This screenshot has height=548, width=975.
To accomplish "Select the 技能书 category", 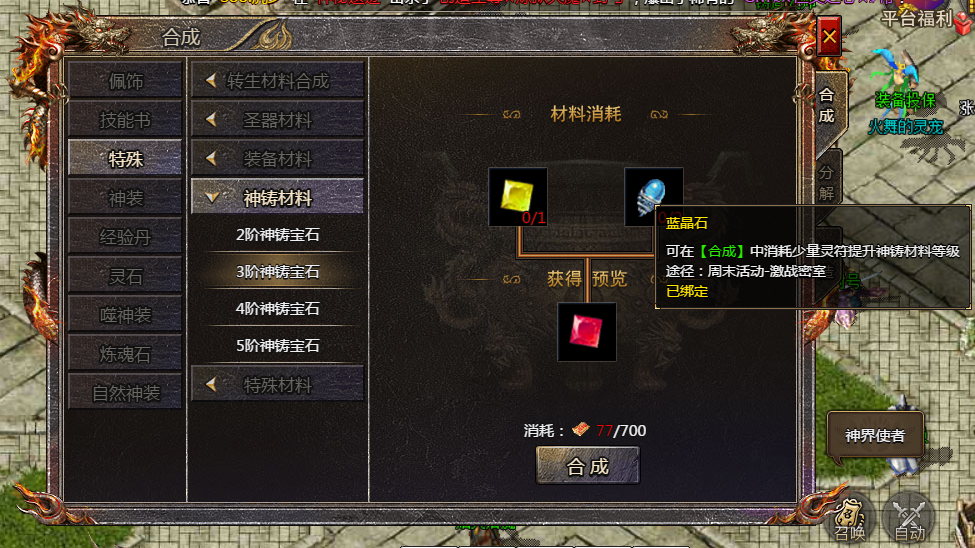I will coord(125,120).
